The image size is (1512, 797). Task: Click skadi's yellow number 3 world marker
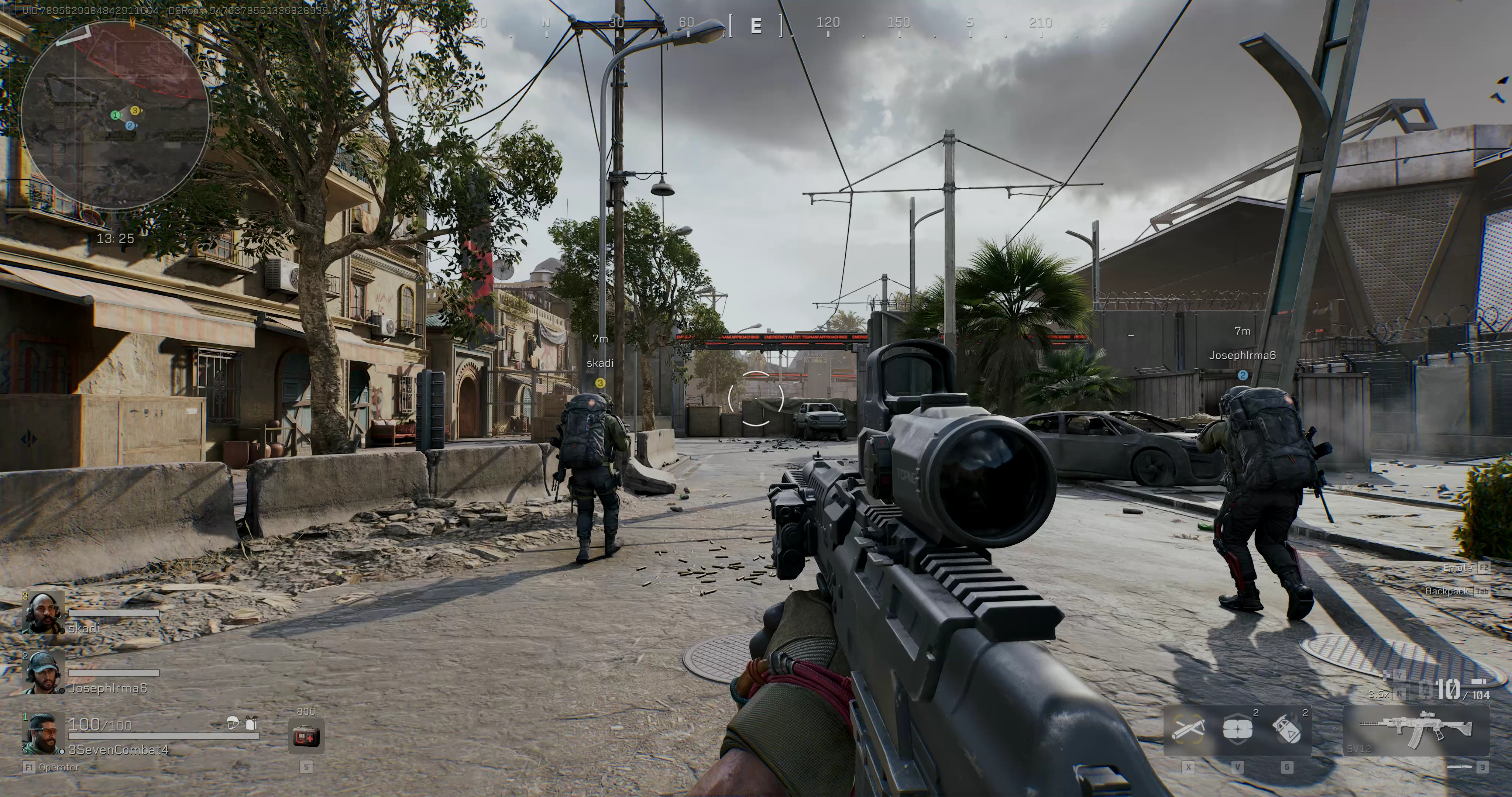coord(600,383)
